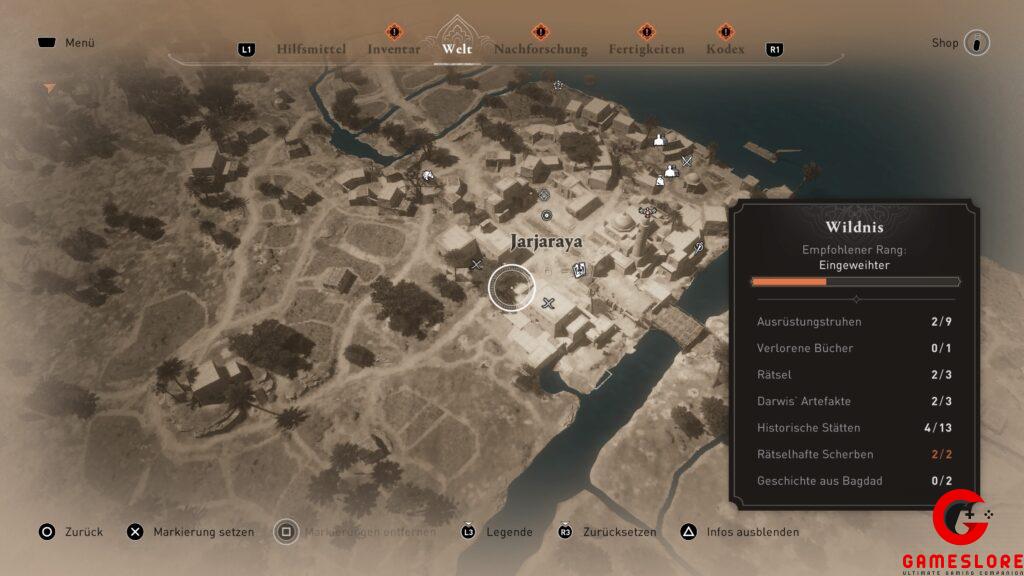Open the Menü option

[x=68, y=43]
